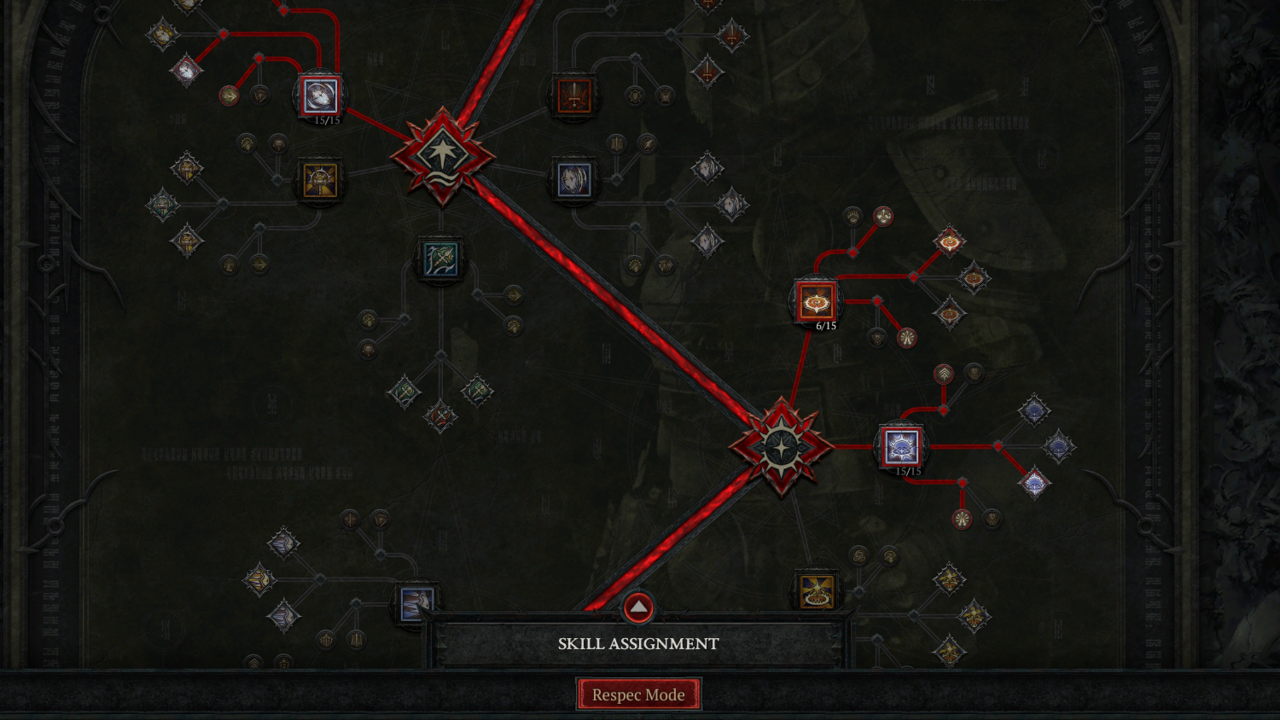The image size is (1280, 720).
Task: Select the maxed 15/15 skill node in the upper left
Action: coord(322,94)
